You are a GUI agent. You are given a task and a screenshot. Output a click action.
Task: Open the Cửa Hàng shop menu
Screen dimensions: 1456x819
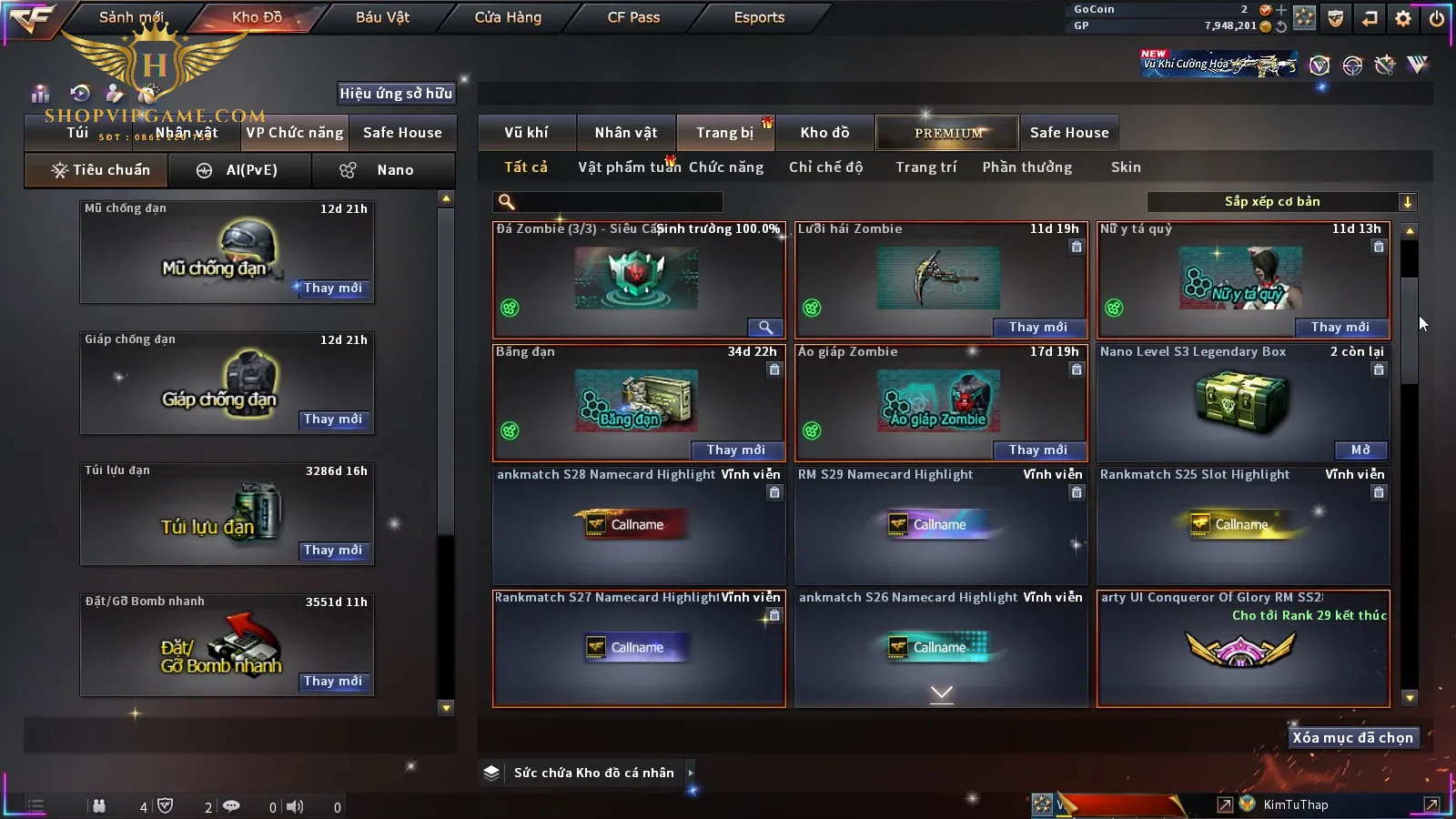508,17
